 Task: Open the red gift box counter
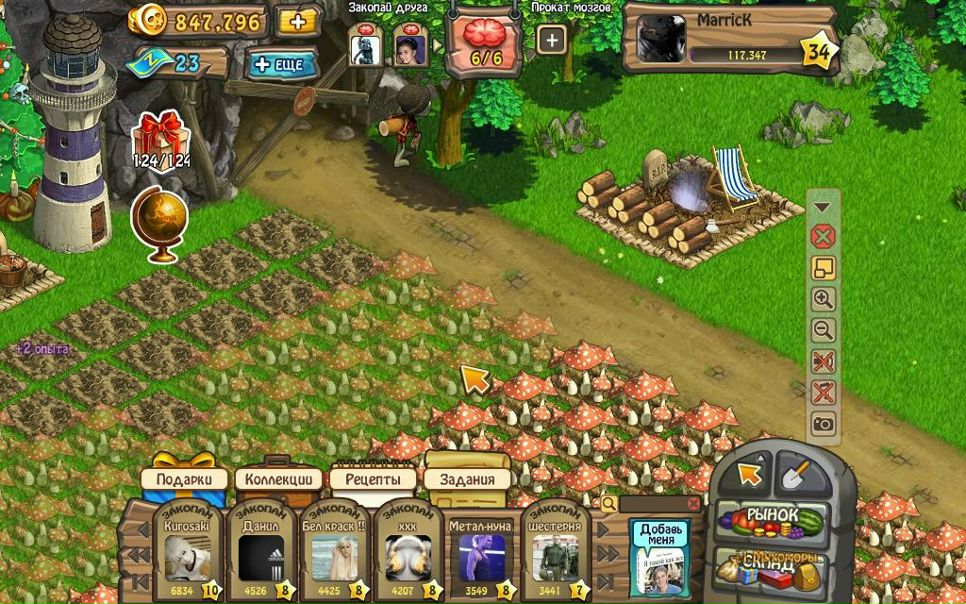coord(160,140)
